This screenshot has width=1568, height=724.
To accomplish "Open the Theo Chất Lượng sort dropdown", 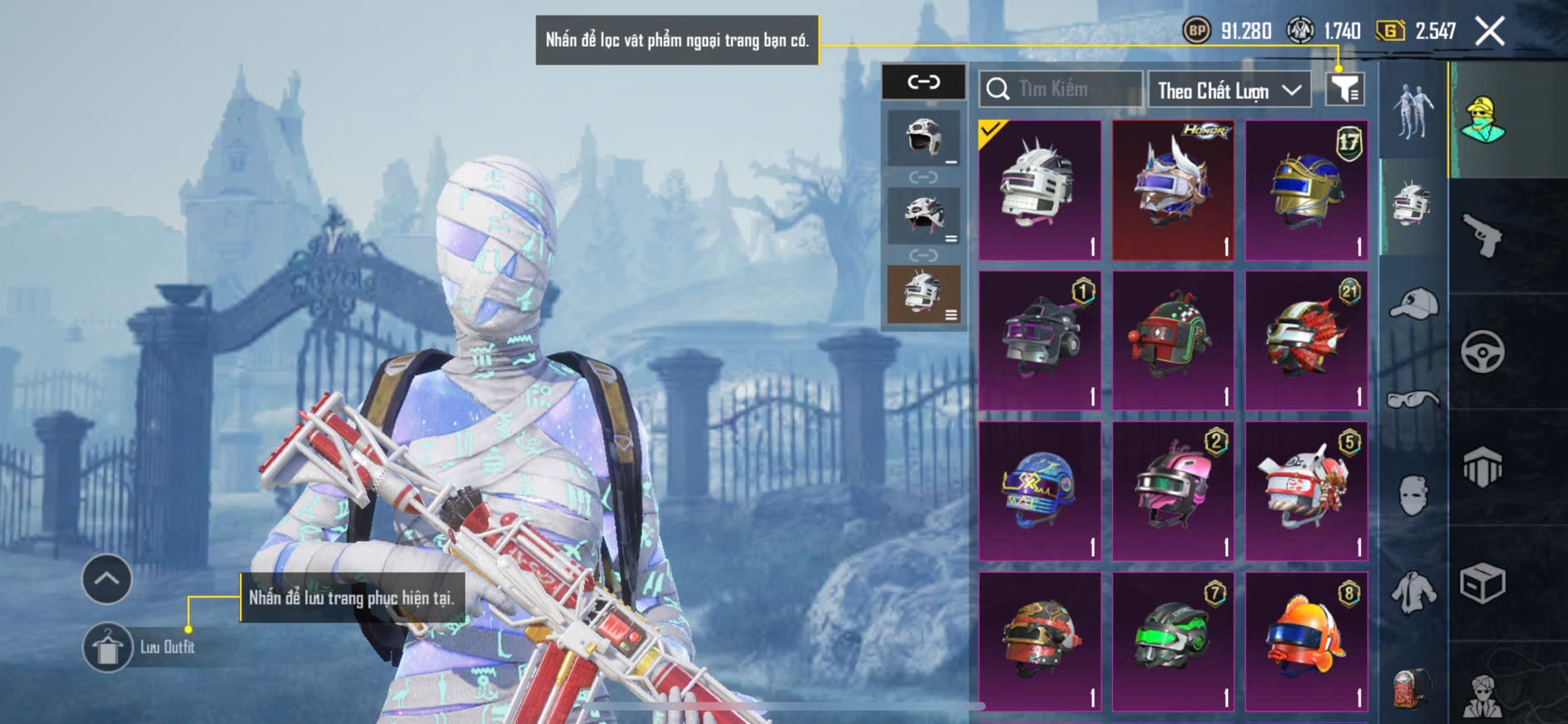I will coord(1229,90).
